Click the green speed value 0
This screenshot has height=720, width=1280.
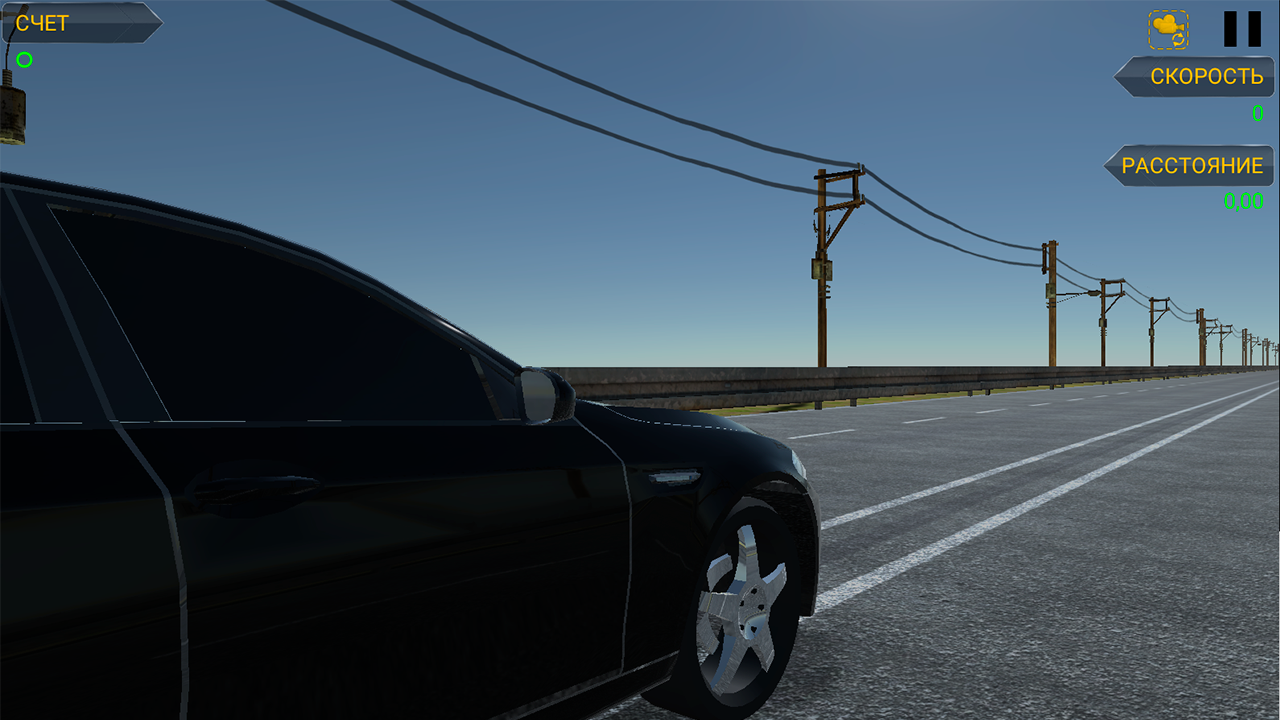[x=1257, y=113]
